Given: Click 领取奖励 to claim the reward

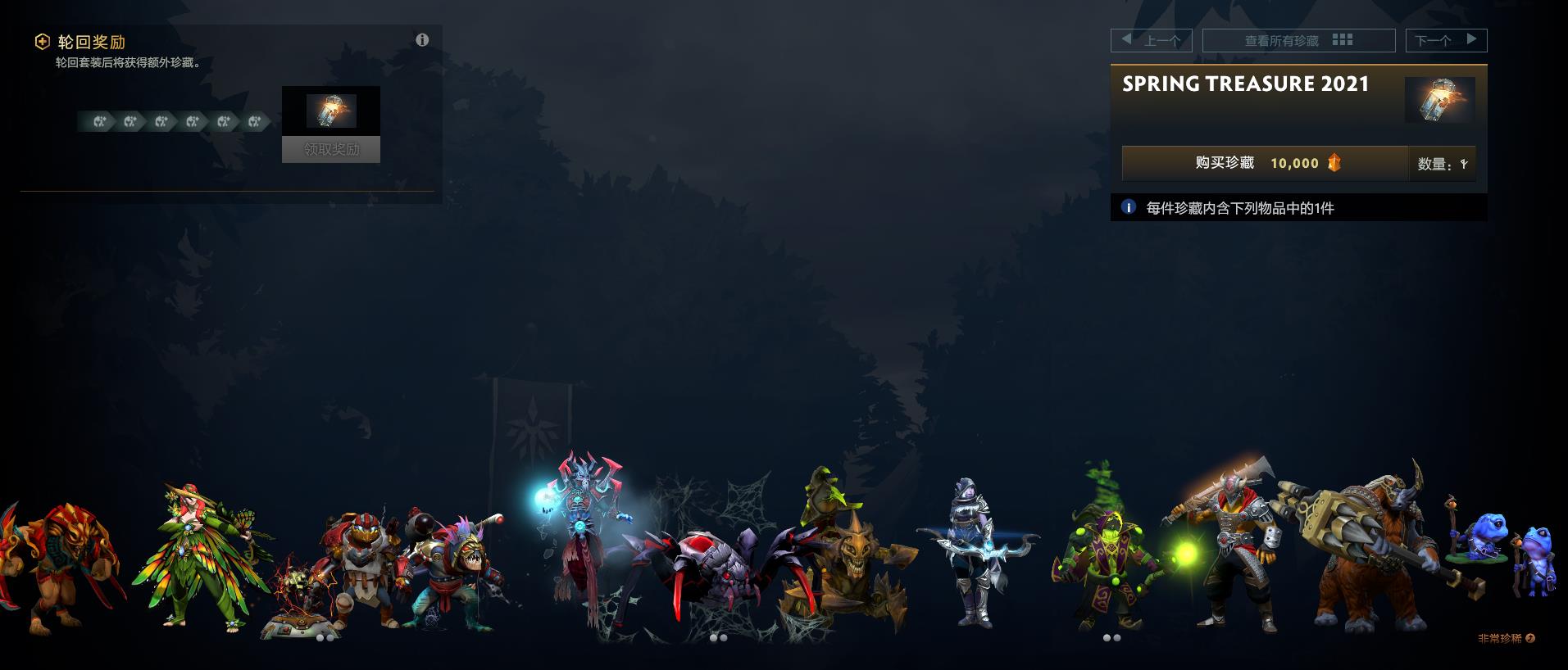Looking at the screenshot, I should click(330, 150).
